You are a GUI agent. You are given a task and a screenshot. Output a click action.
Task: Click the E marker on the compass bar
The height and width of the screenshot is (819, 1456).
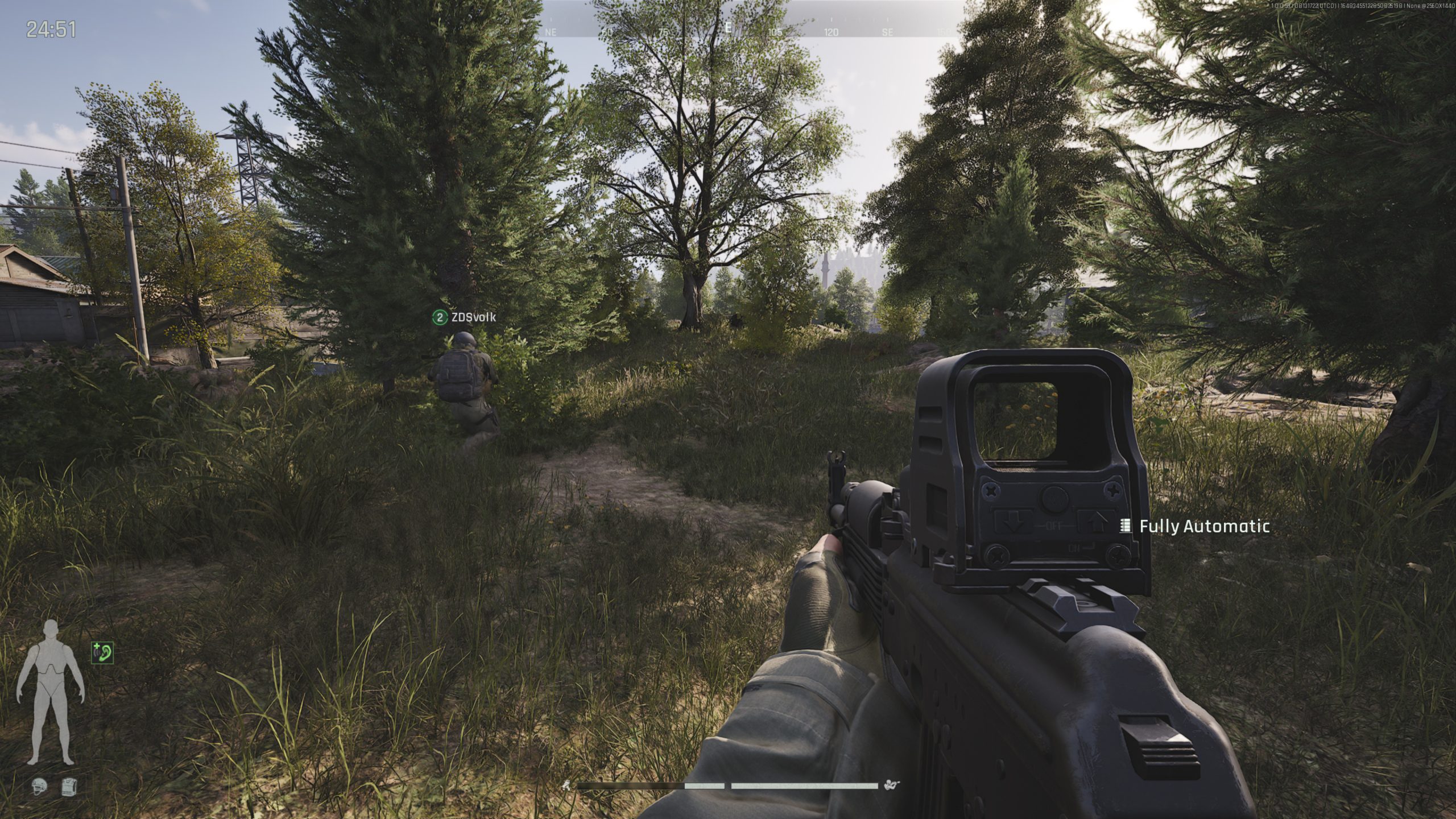click(x=729, y=26)
